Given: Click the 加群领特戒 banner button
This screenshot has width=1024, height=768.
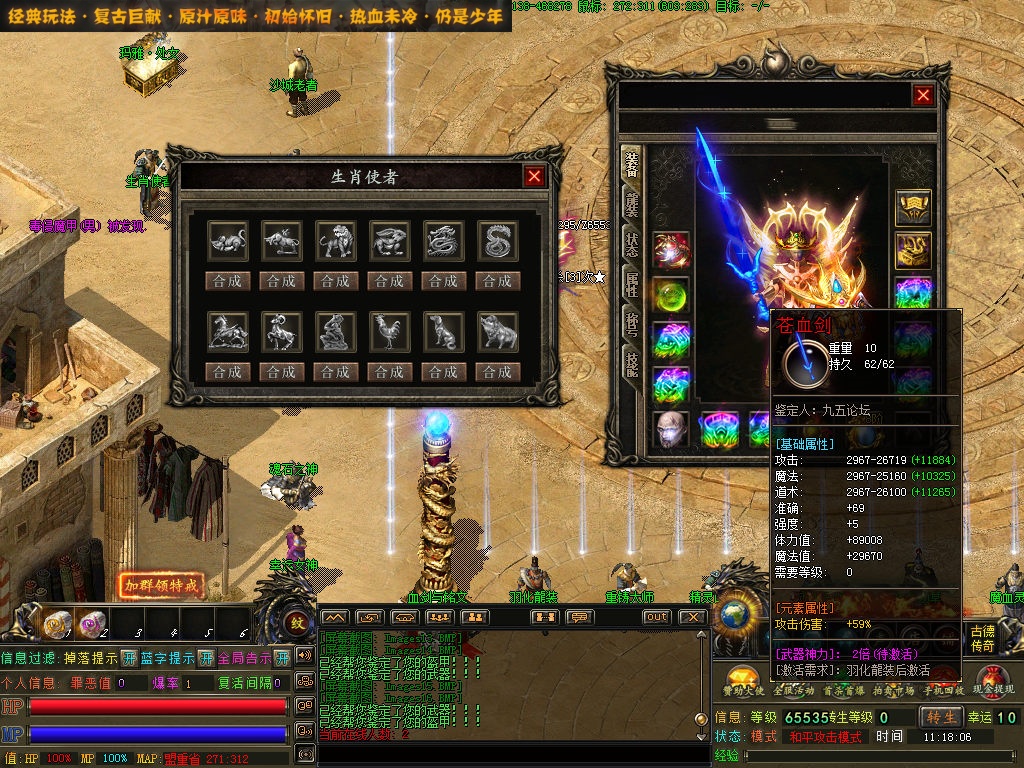Looking at the screenshot, I should 162,585.
